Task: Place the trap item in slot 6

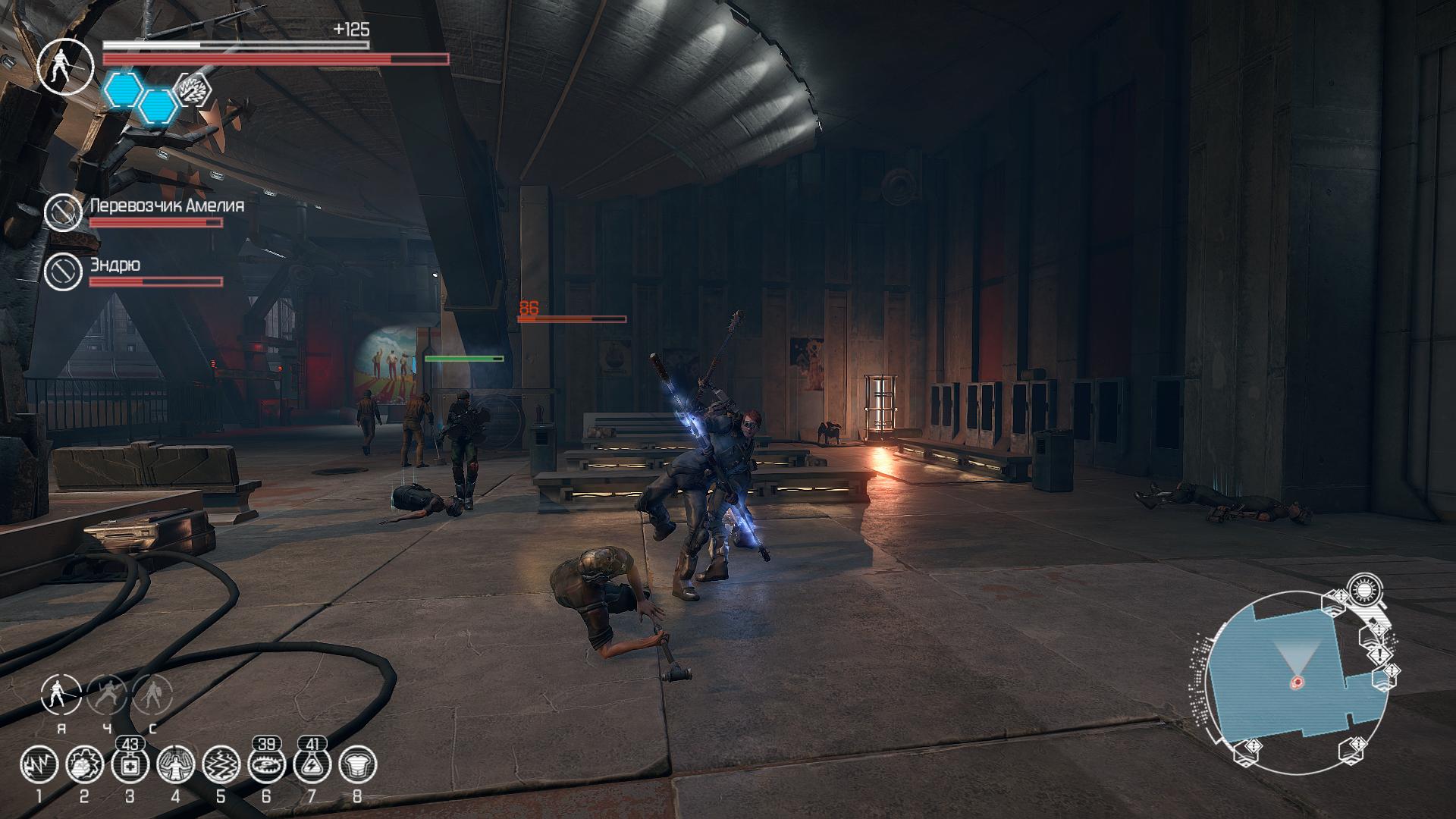Action: (266, 766)
